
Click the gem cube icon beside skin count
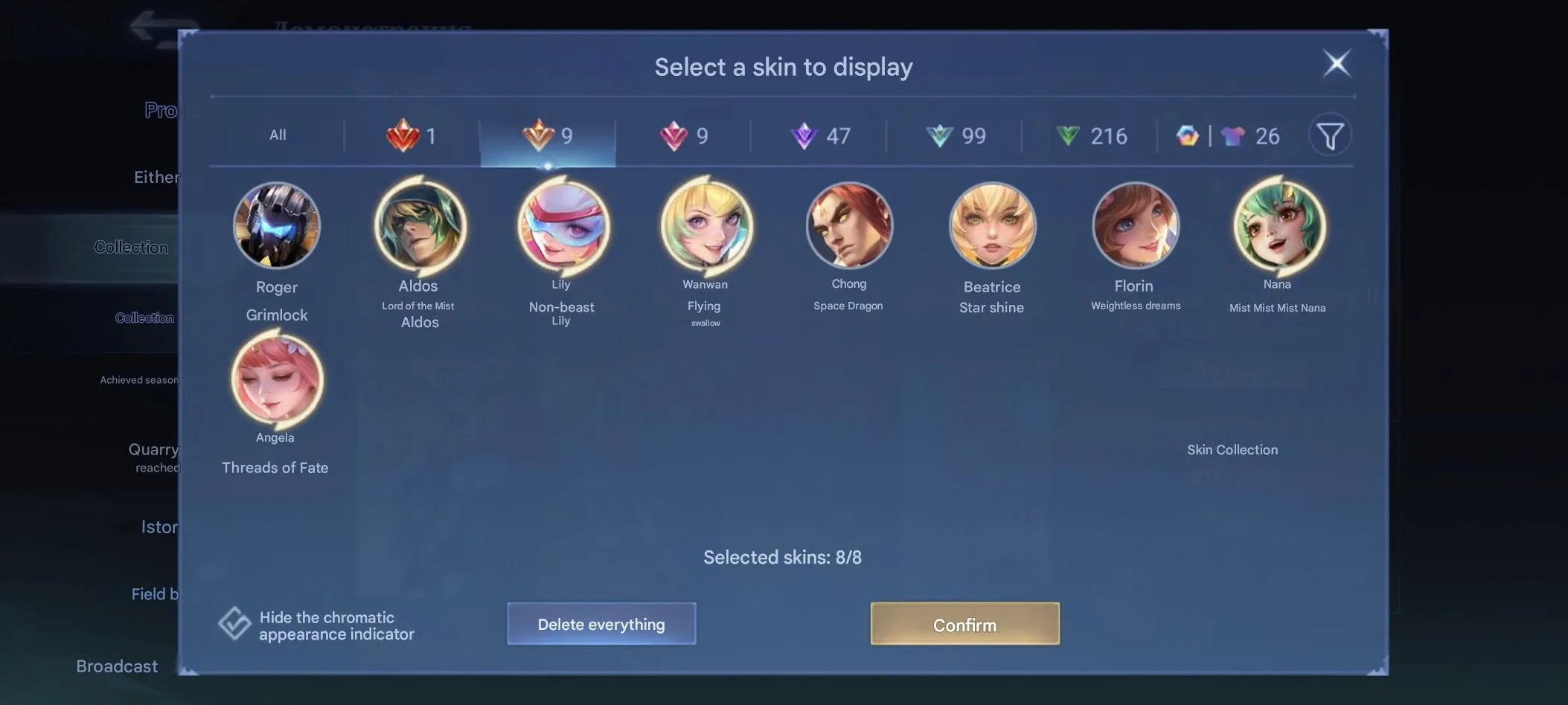click(x=1188, y=135)
